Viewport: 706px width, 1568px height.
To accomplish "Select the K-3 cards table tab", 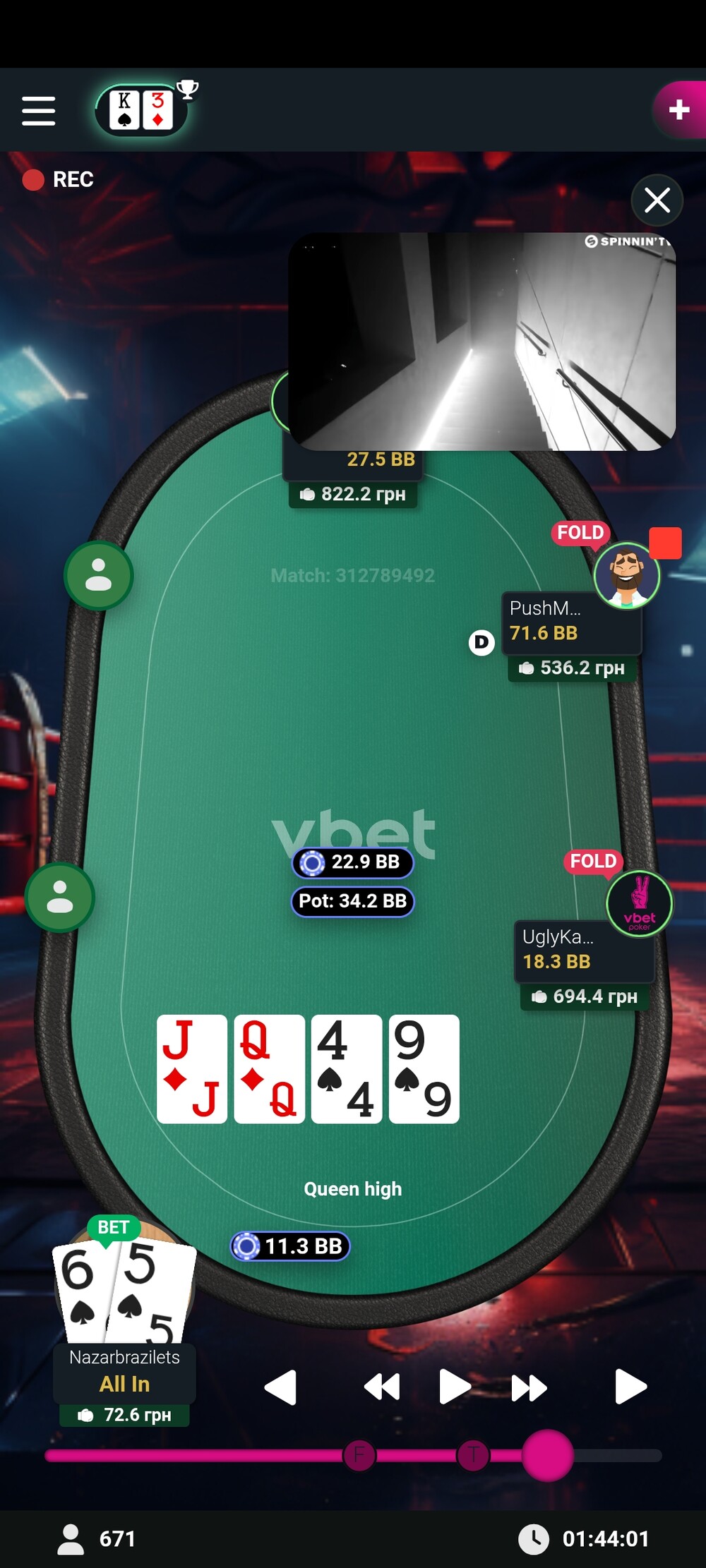I will (x=141, y=110).
